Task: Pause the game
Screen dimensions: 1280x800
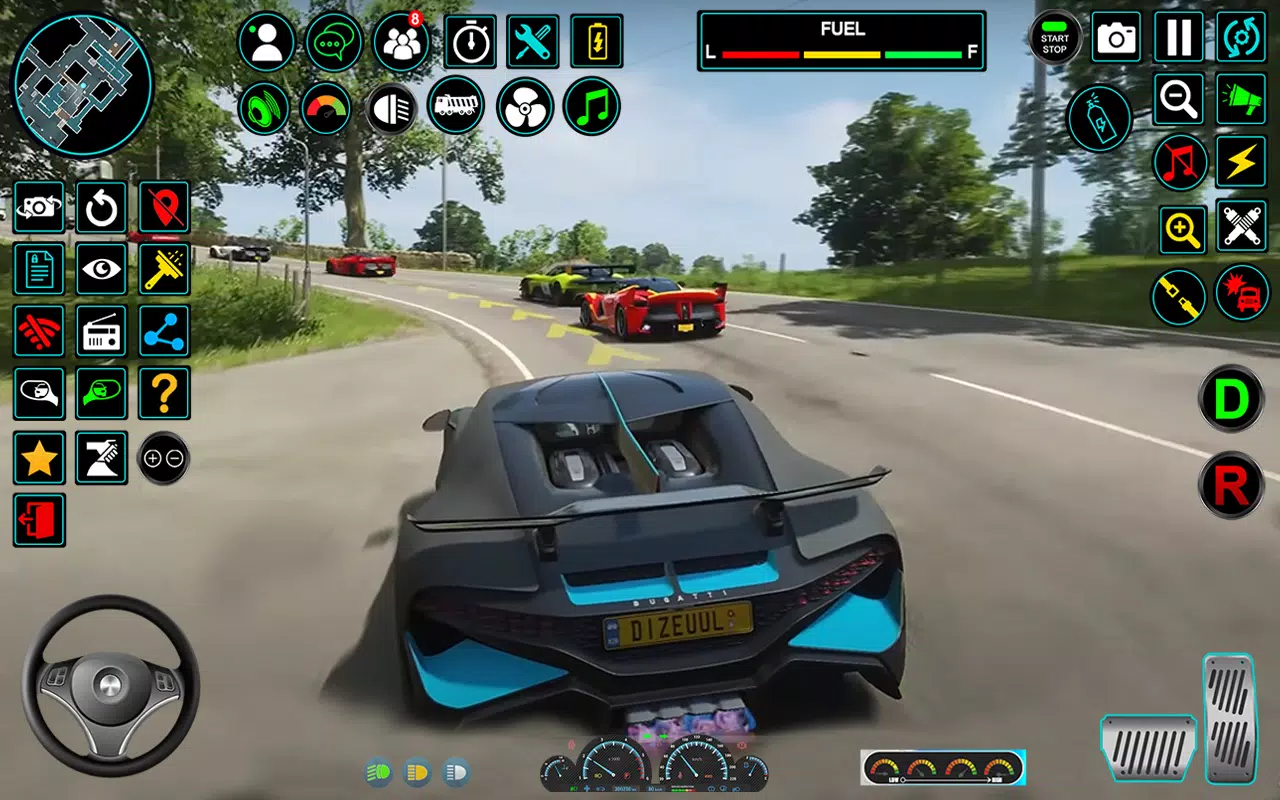Action: (x=1178, y=37)
